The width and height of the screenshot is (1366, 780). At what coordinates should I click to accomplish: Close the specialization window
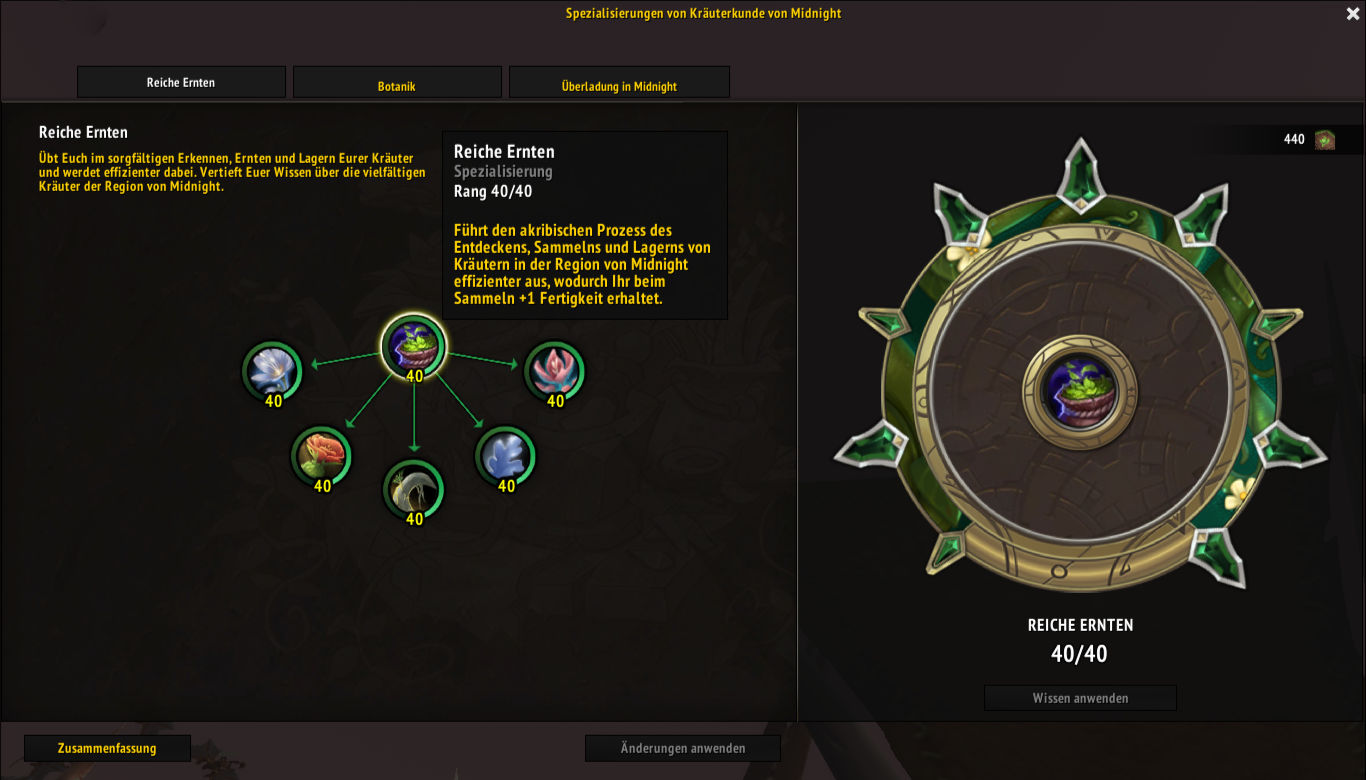(1352, 14)
